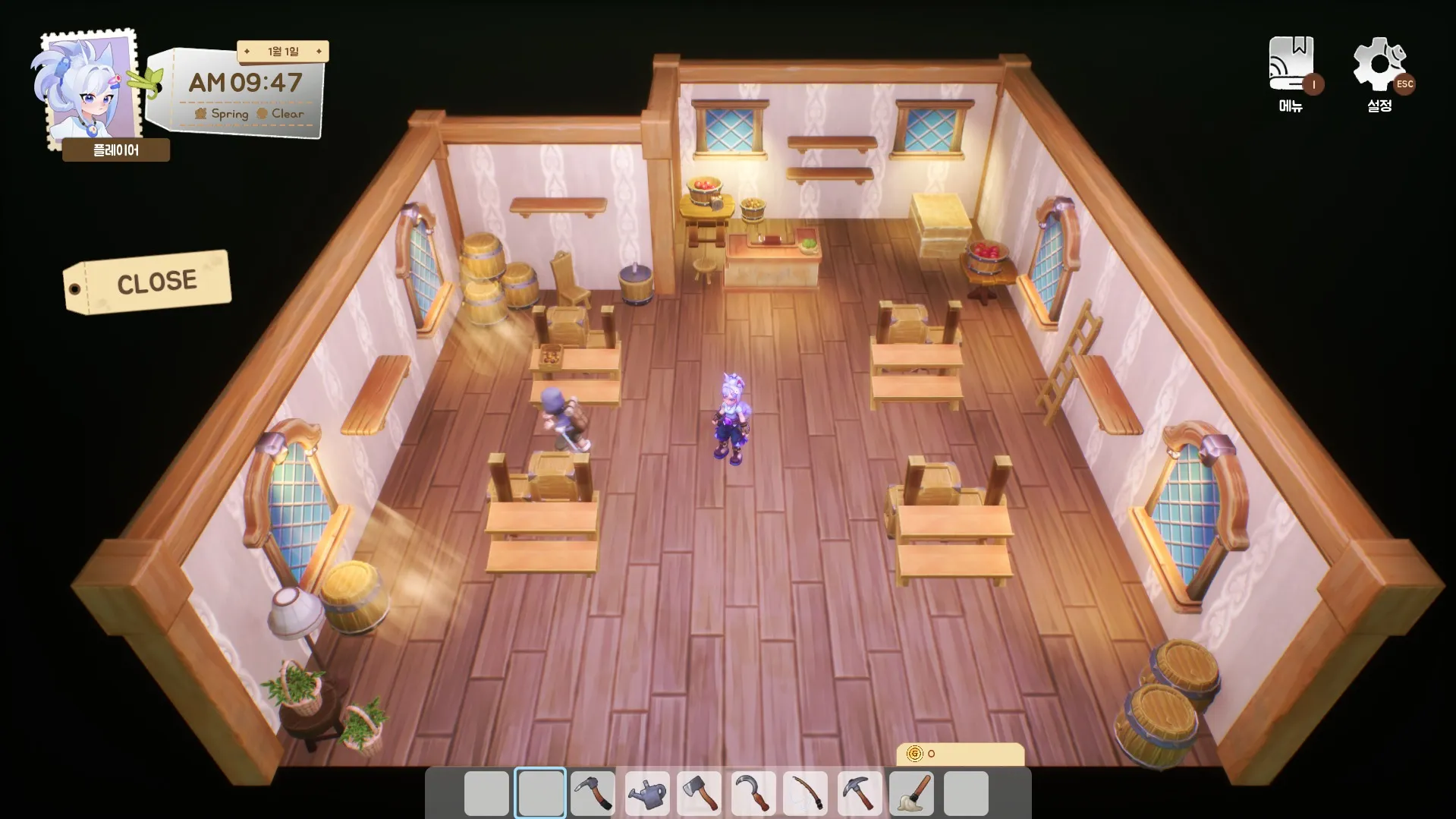The width and height of the screenshot is (1456, 819).
Task: Click the CLOSE shop sign tag
Action: pyautogui.click(x=148, y=282)
